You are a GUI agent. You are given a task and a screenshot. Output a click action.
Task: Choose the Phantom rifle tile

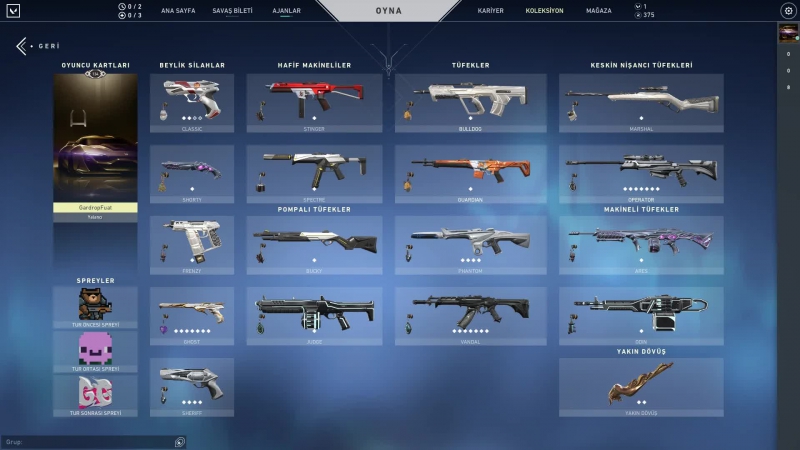(x=470, y=245)
